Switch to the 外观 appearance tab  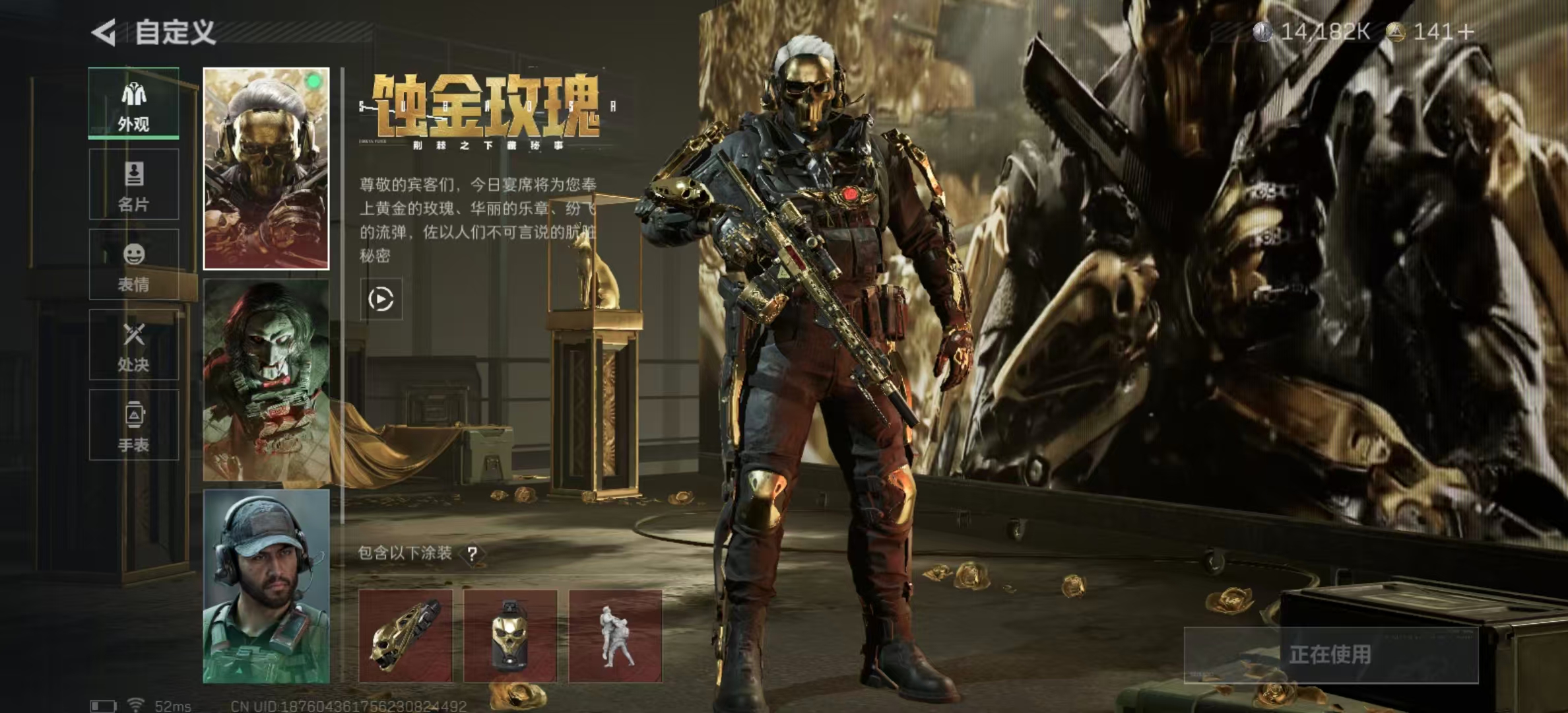coord(134,104)
